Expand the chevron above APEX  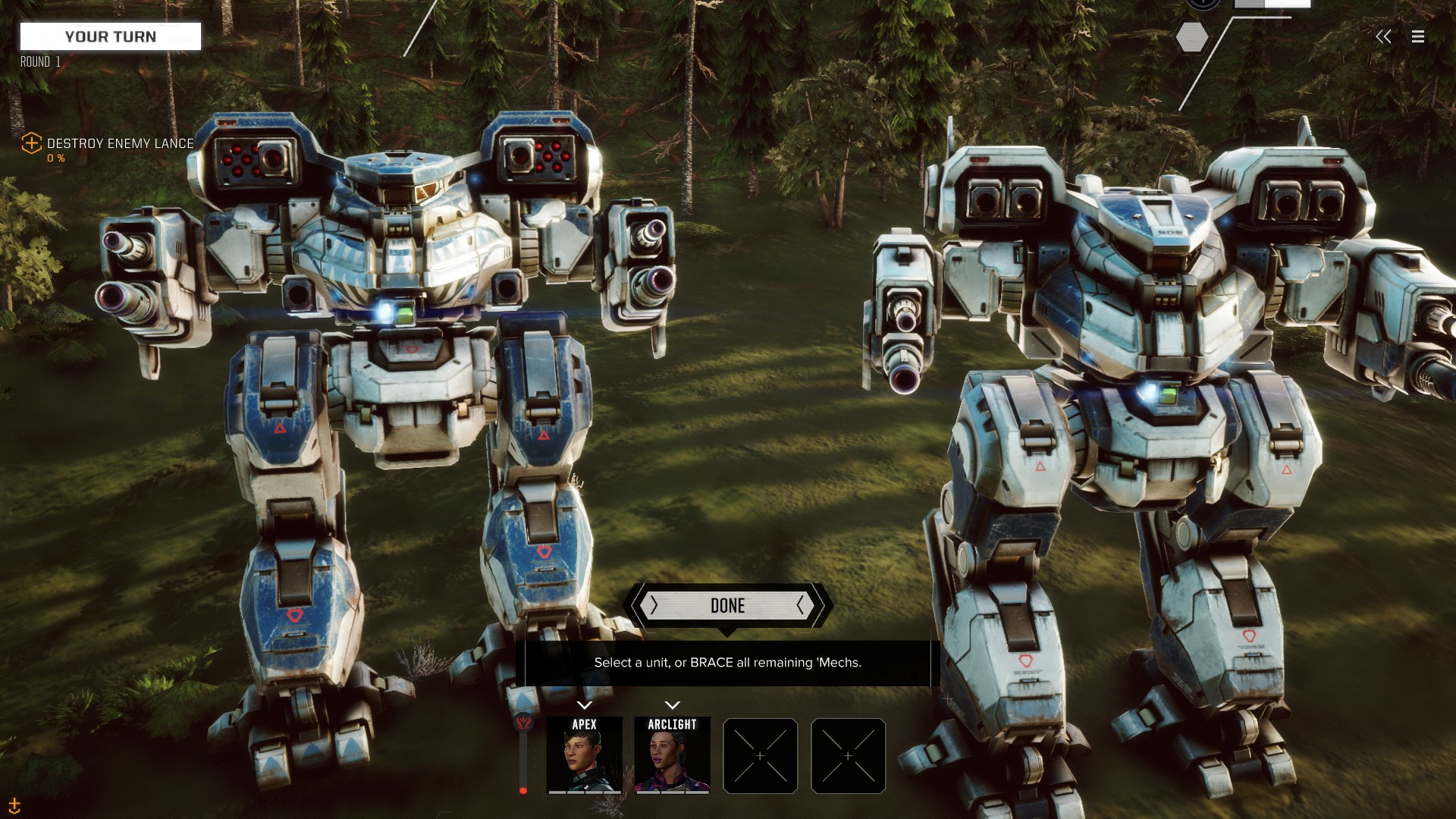click(x=584, y=705)
